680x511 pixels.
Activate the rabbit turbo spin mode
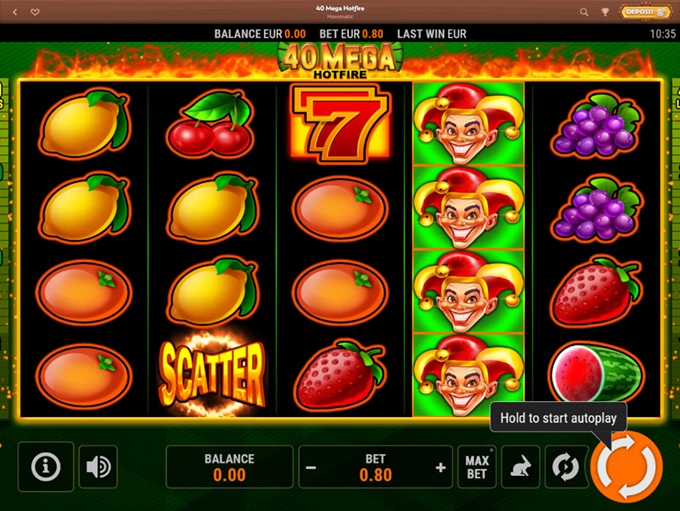click(521, 467)
